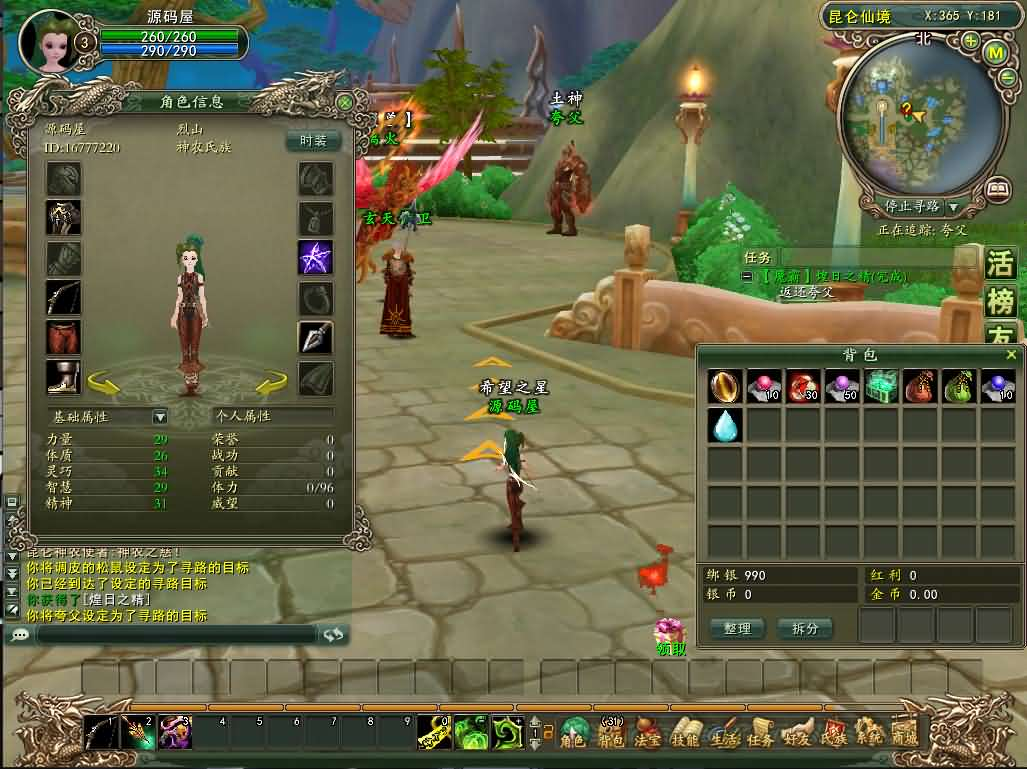This screenshot has width=1027, height=769.
Task: Zoom in the minimap with plus button
Action: point(970,41)
